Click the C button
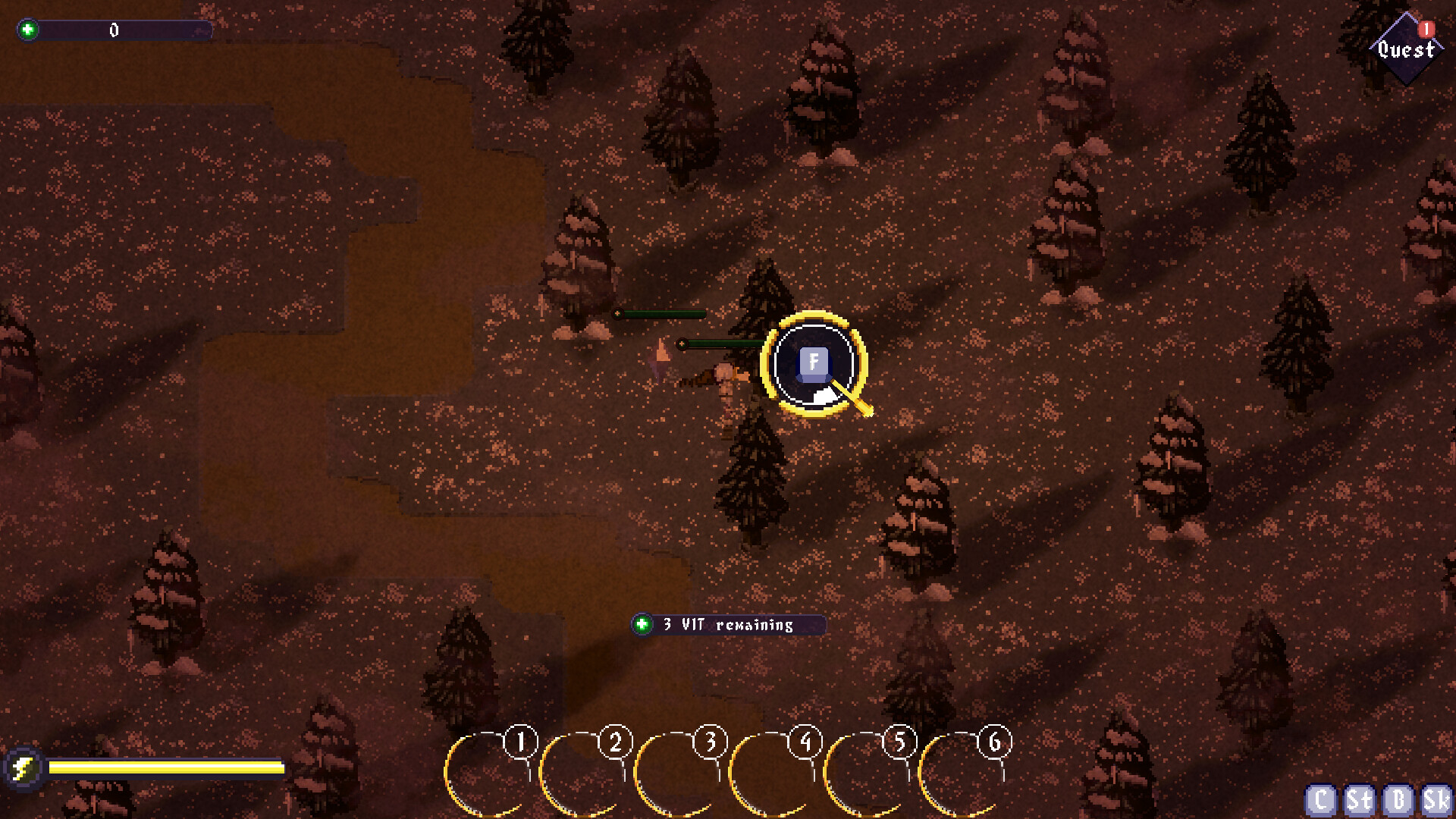 pos(1320,800)
